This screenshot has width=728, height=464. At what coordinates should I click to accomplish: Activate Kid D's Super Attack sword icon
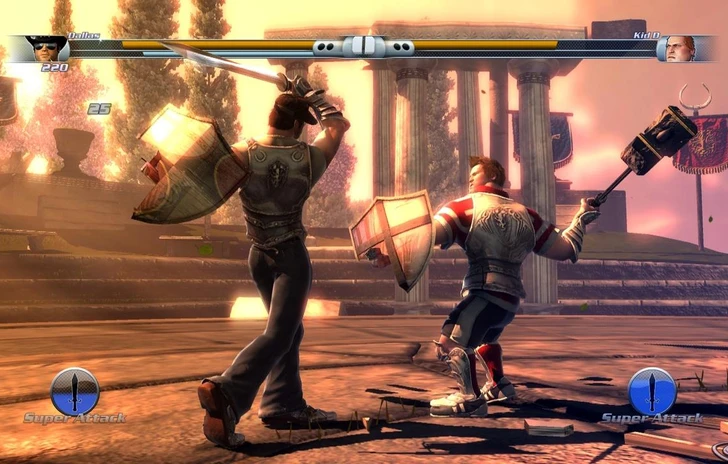652,390
